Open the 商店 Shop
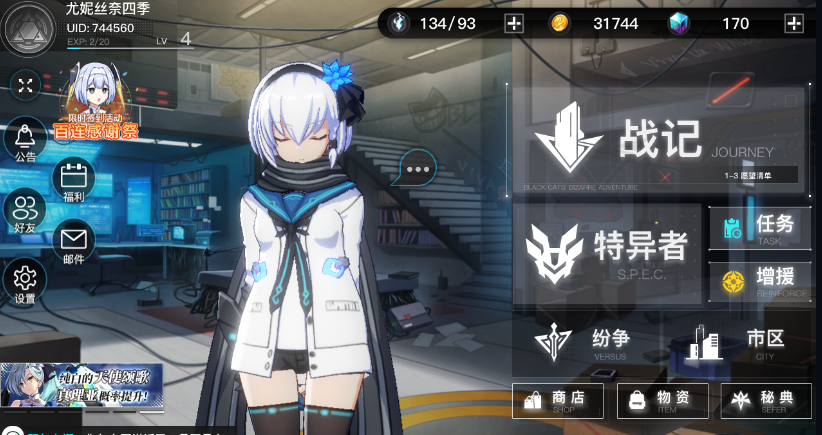This screenshot has width=822, height=435. click(557, 400)
